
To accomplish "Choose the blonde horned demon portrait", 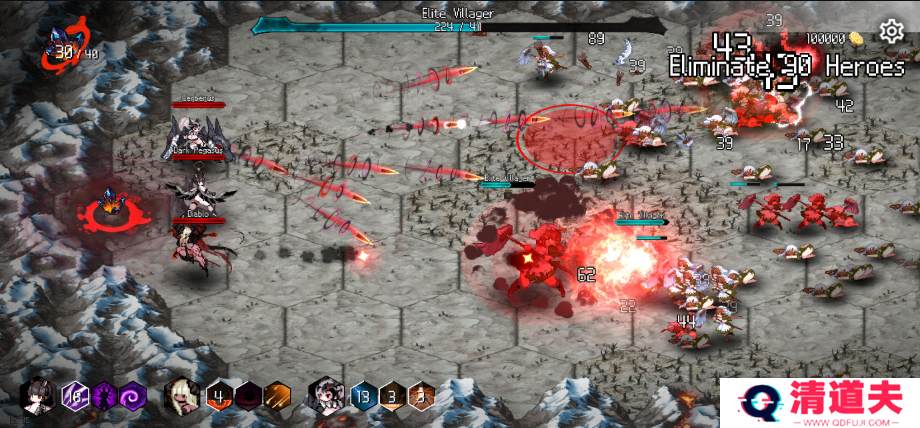I will pos(184,396).
